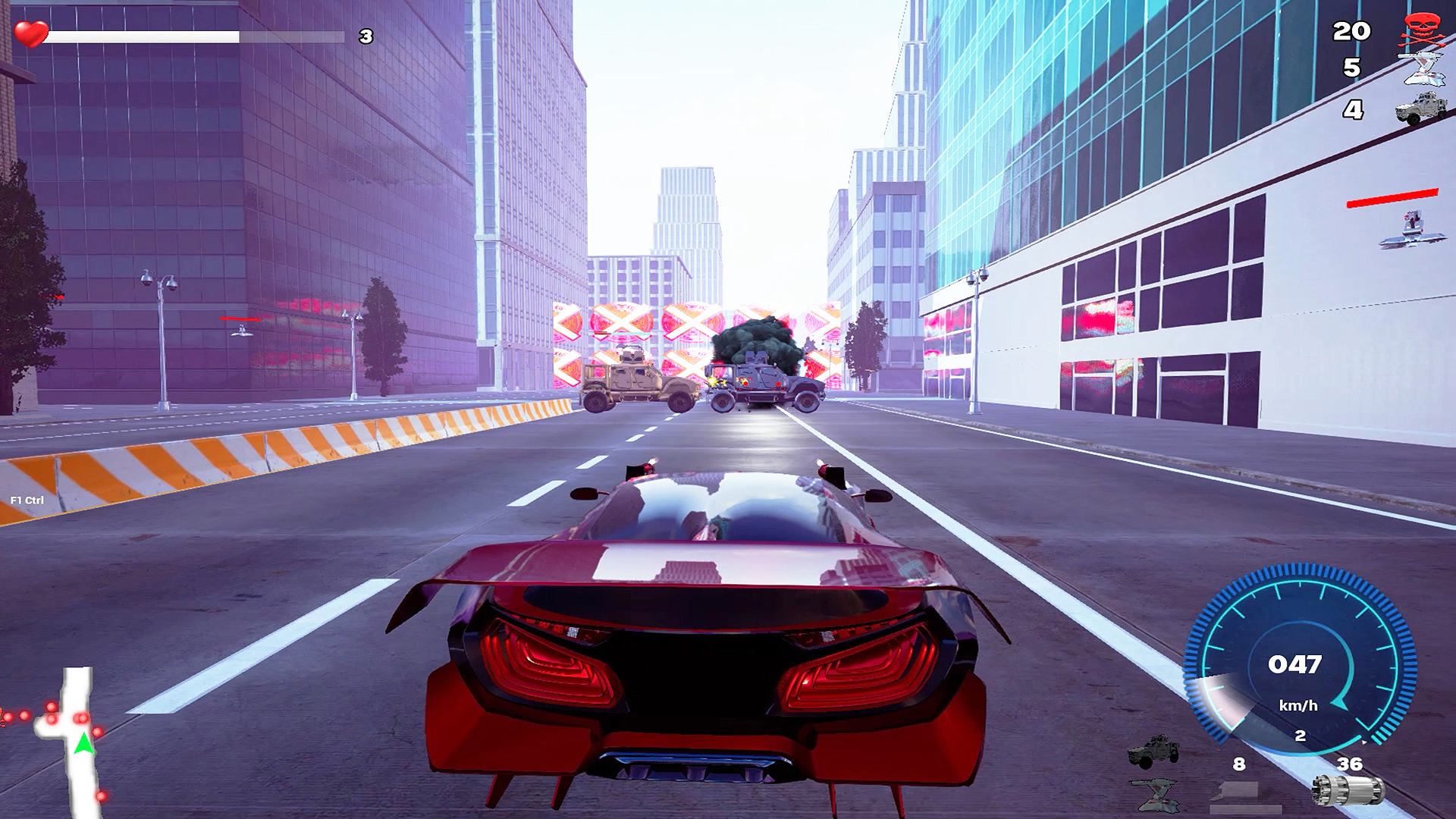Click the red skull kill counter icon
Image resolution: width=1456 pixels, height=819 pixels.
click(x=1422, y=30)
